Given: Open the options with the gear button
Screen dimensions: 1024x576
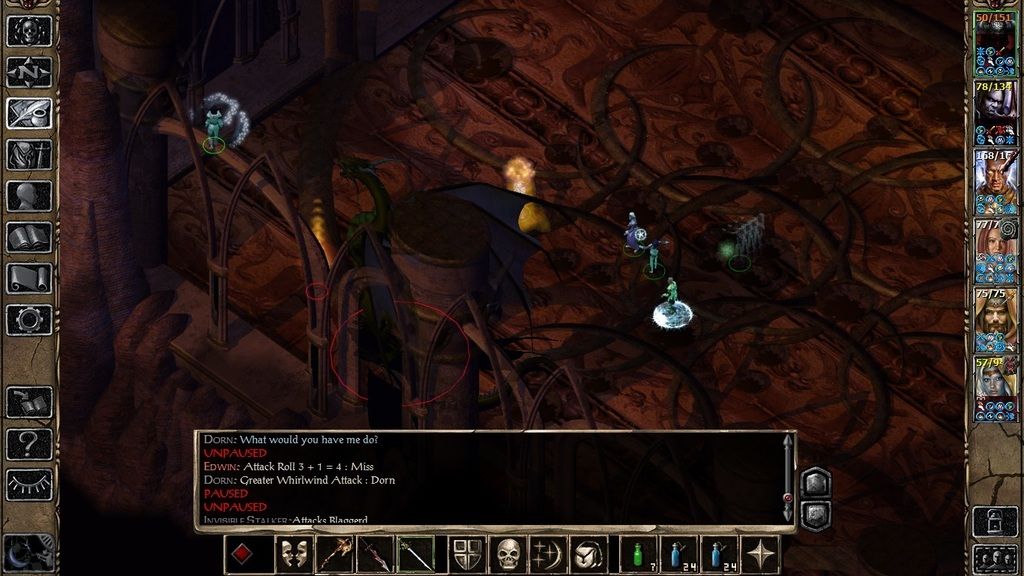Looking at the screenshot, I should (x=29, y=319).
